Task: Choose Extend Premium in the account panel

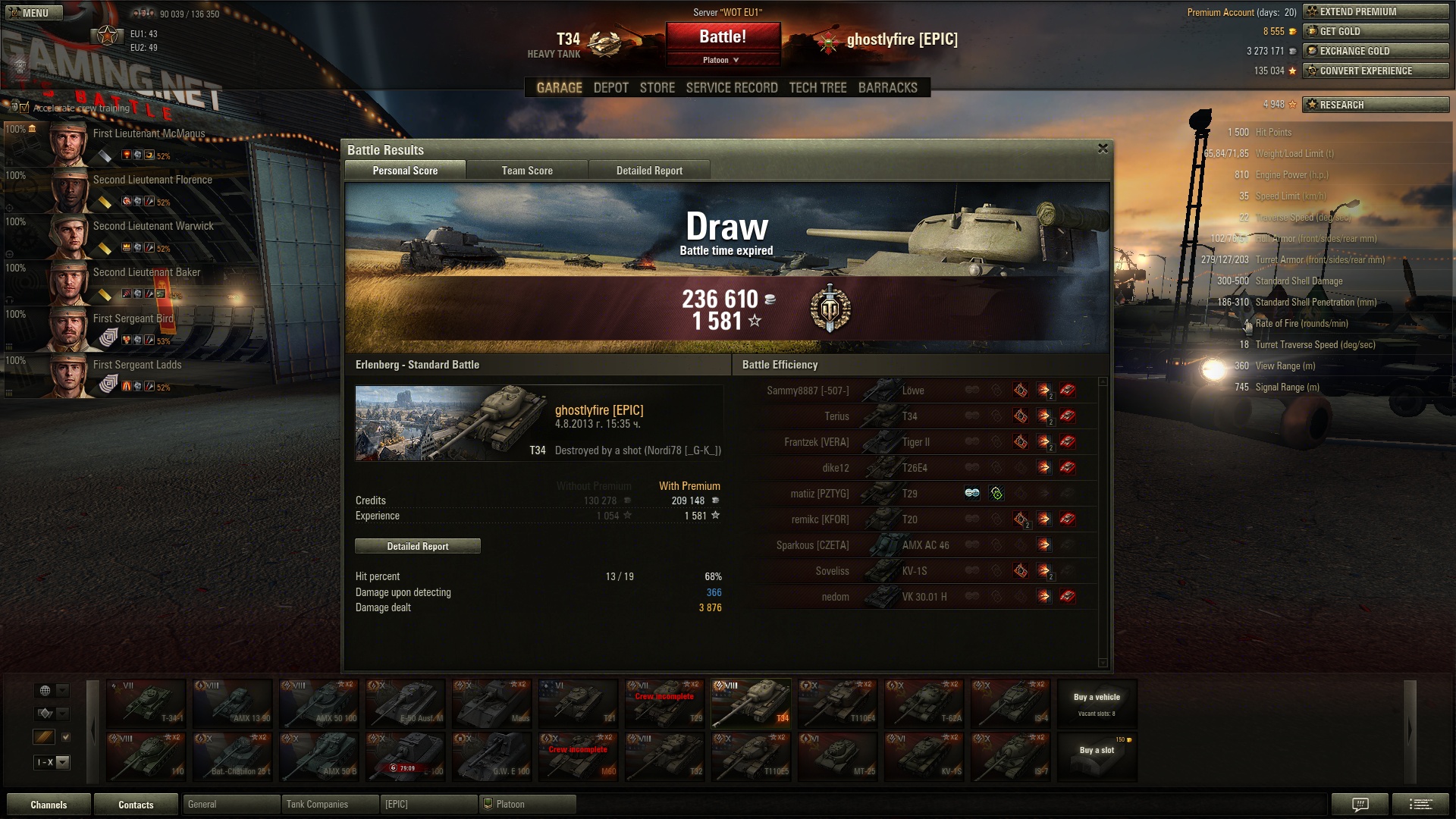Action: click(x=1376, y=11)
